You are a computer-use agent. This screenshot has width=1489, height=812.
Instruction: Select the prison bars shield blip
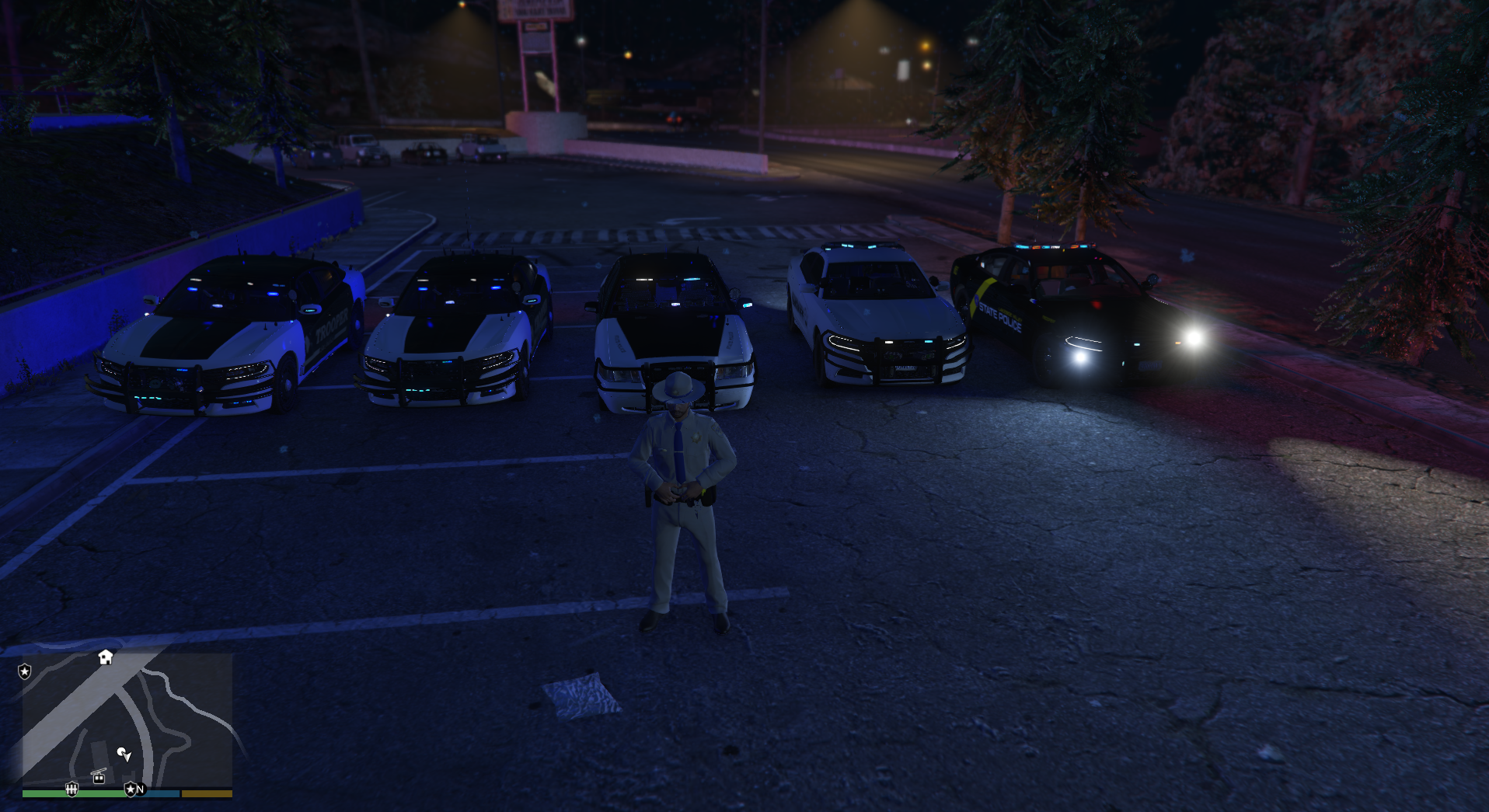71,789
